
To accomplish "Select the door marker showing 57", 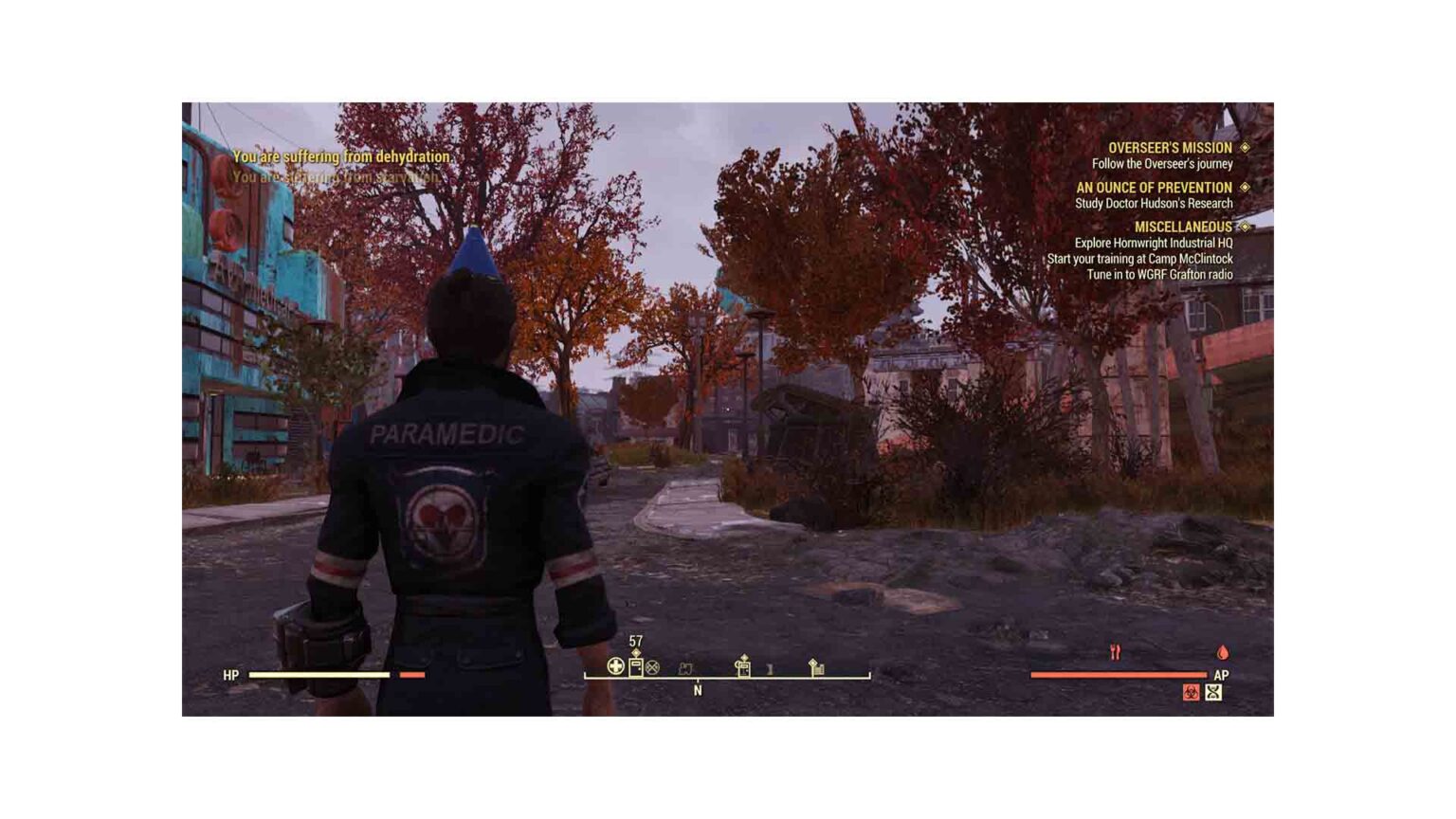I will [x=636, y=665].
